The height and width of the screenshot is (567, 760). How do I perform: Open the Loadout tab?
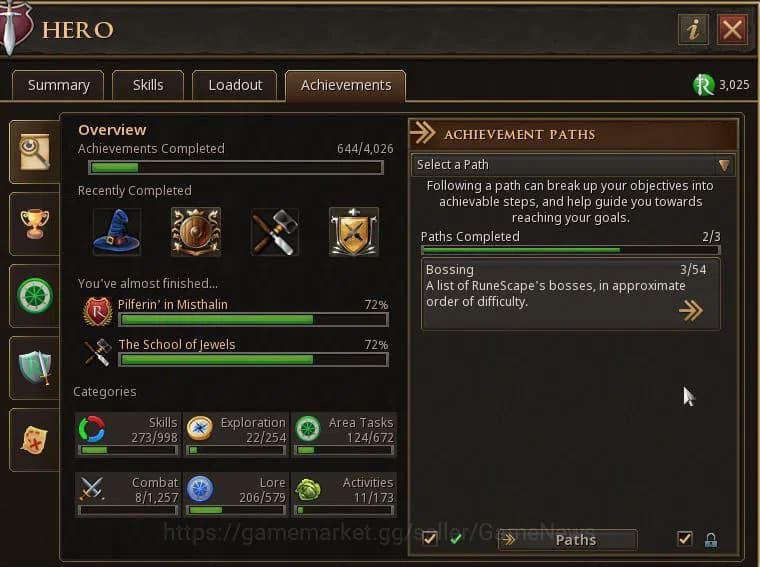pos(235,85)
